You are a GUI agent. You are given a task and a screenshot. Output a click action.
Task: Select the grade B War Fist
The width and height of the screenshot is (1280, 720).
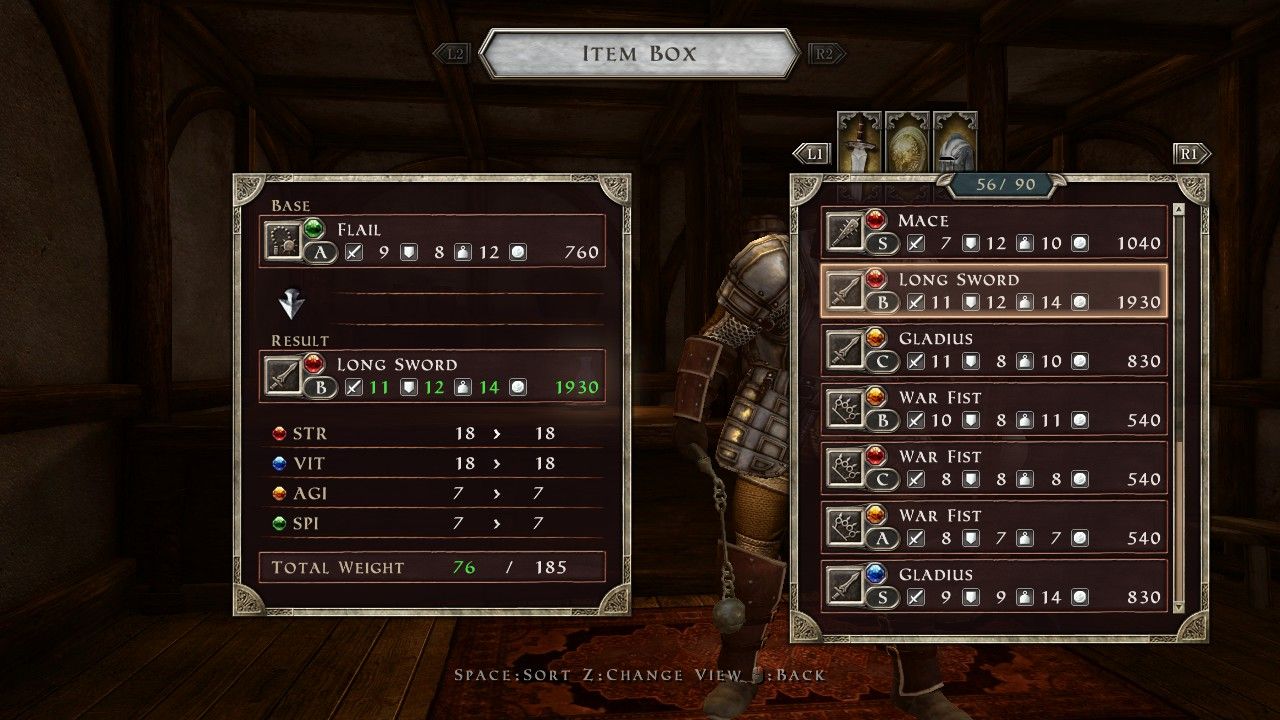coord(994,409)
